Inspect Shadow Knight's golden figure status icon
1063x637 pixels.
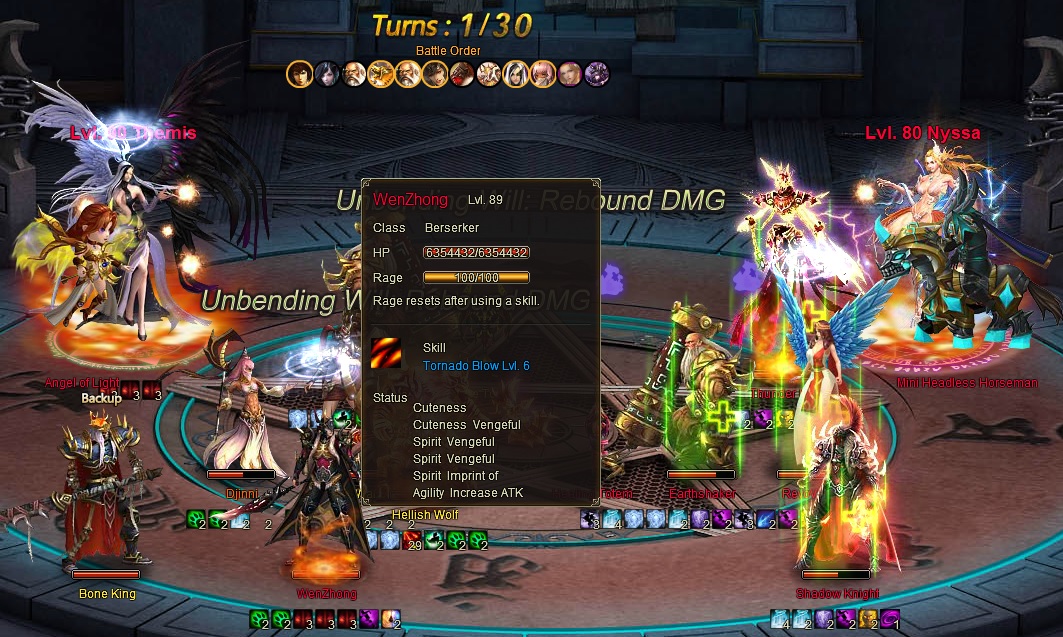(868, 618)
